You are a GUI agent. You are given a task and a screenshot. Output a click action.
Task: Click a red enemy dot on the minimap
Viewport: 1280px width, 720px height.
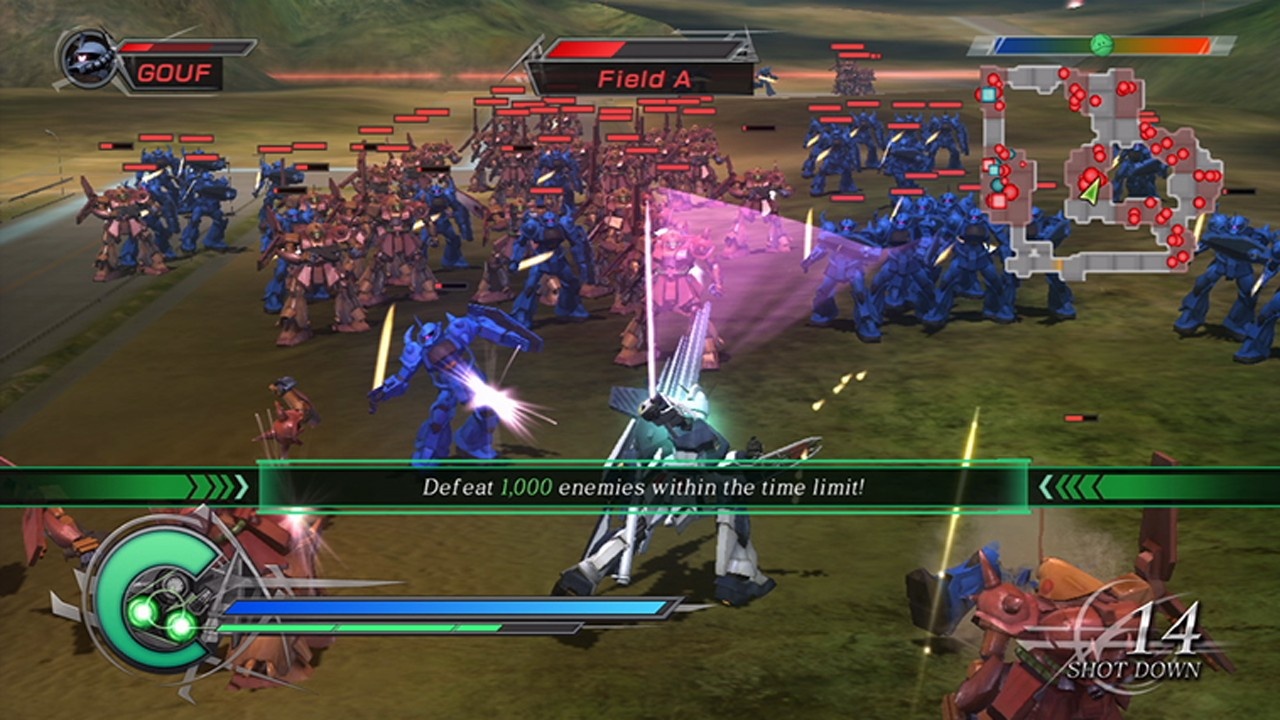[x=1122, y=86]
